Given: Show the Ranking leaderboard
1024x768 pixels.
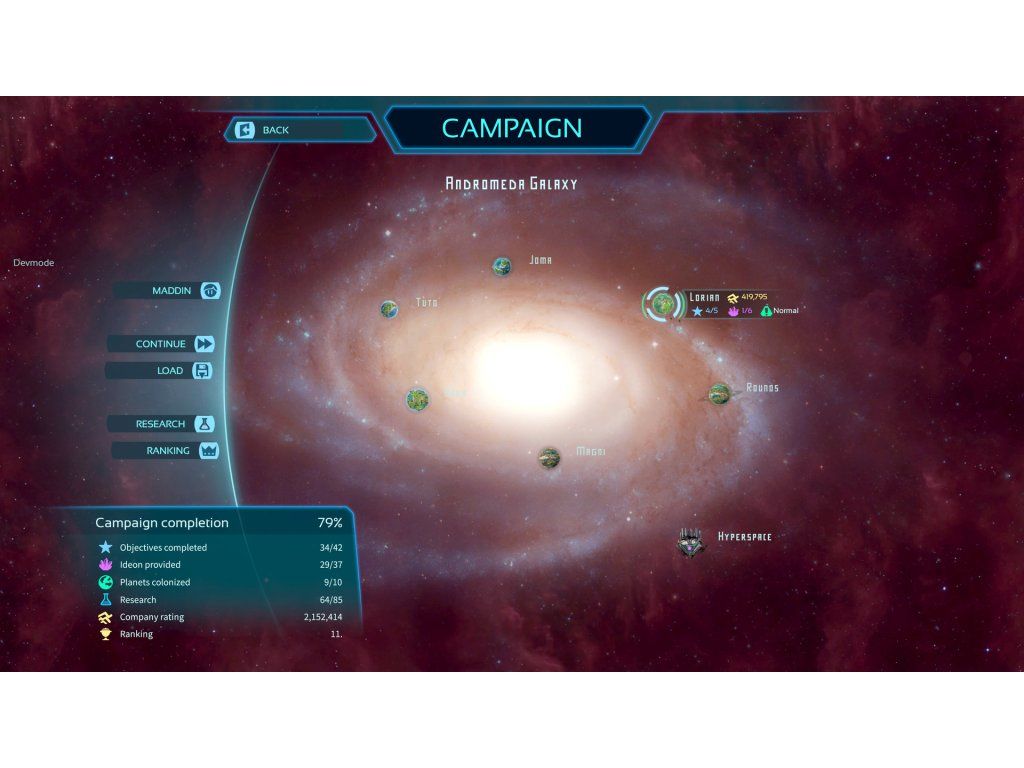Looking at the screenshot, I should pyautogui.click(x=165, y=451).
